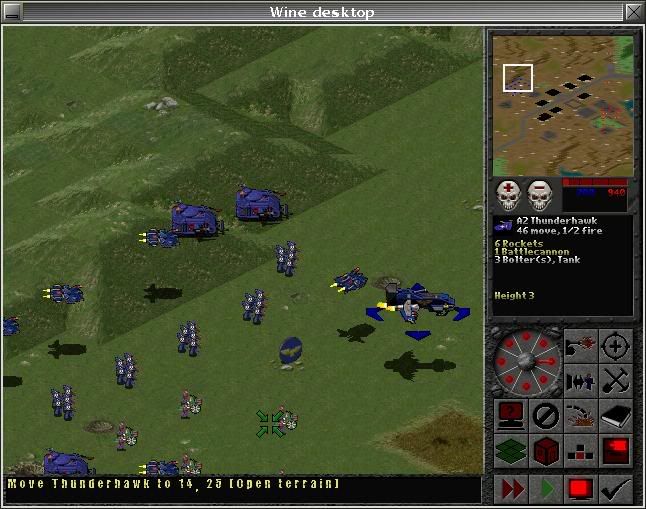Select the skull with red minus icon

click(541, 195)
